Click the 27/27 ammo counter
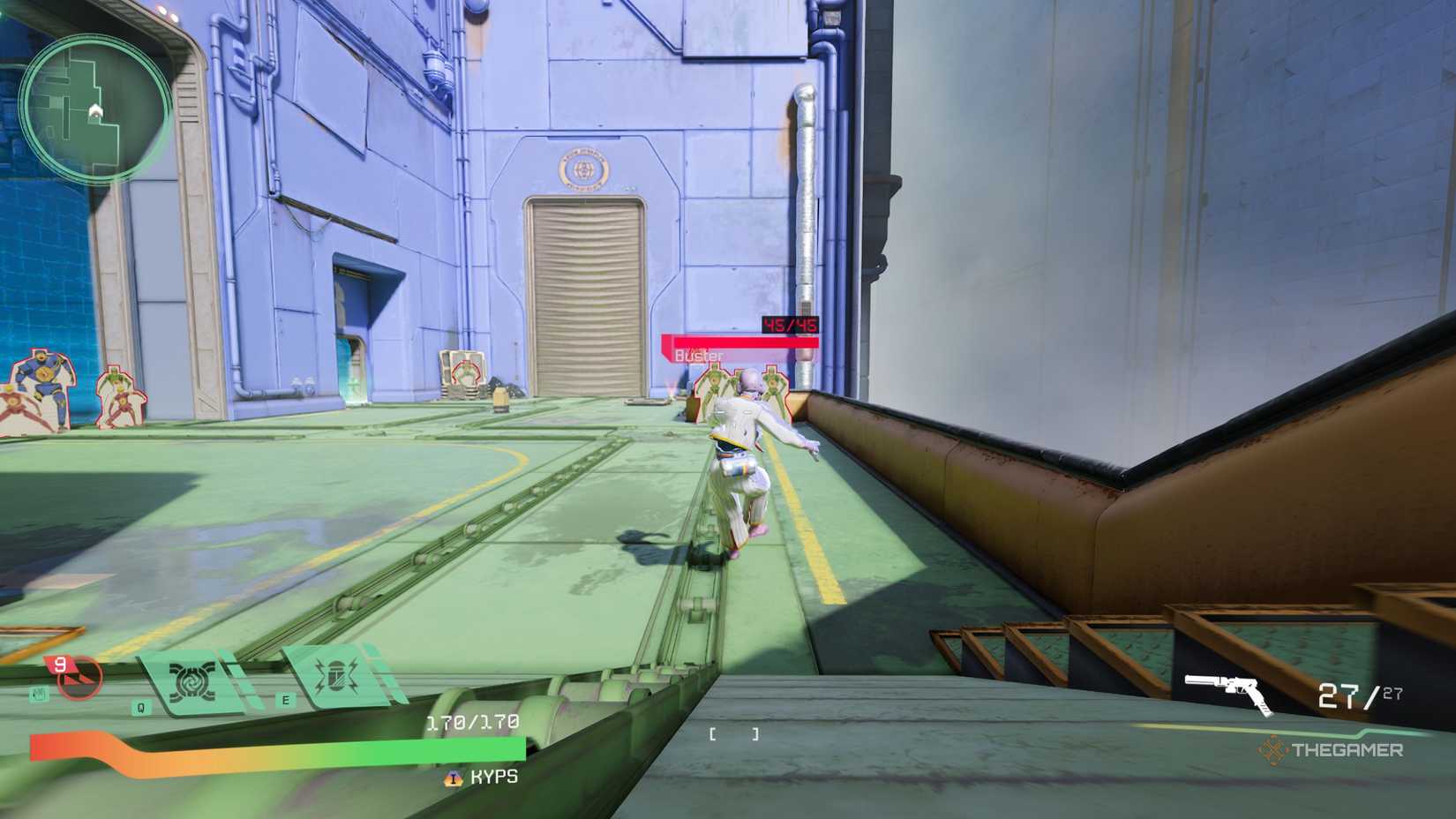 1358,693
